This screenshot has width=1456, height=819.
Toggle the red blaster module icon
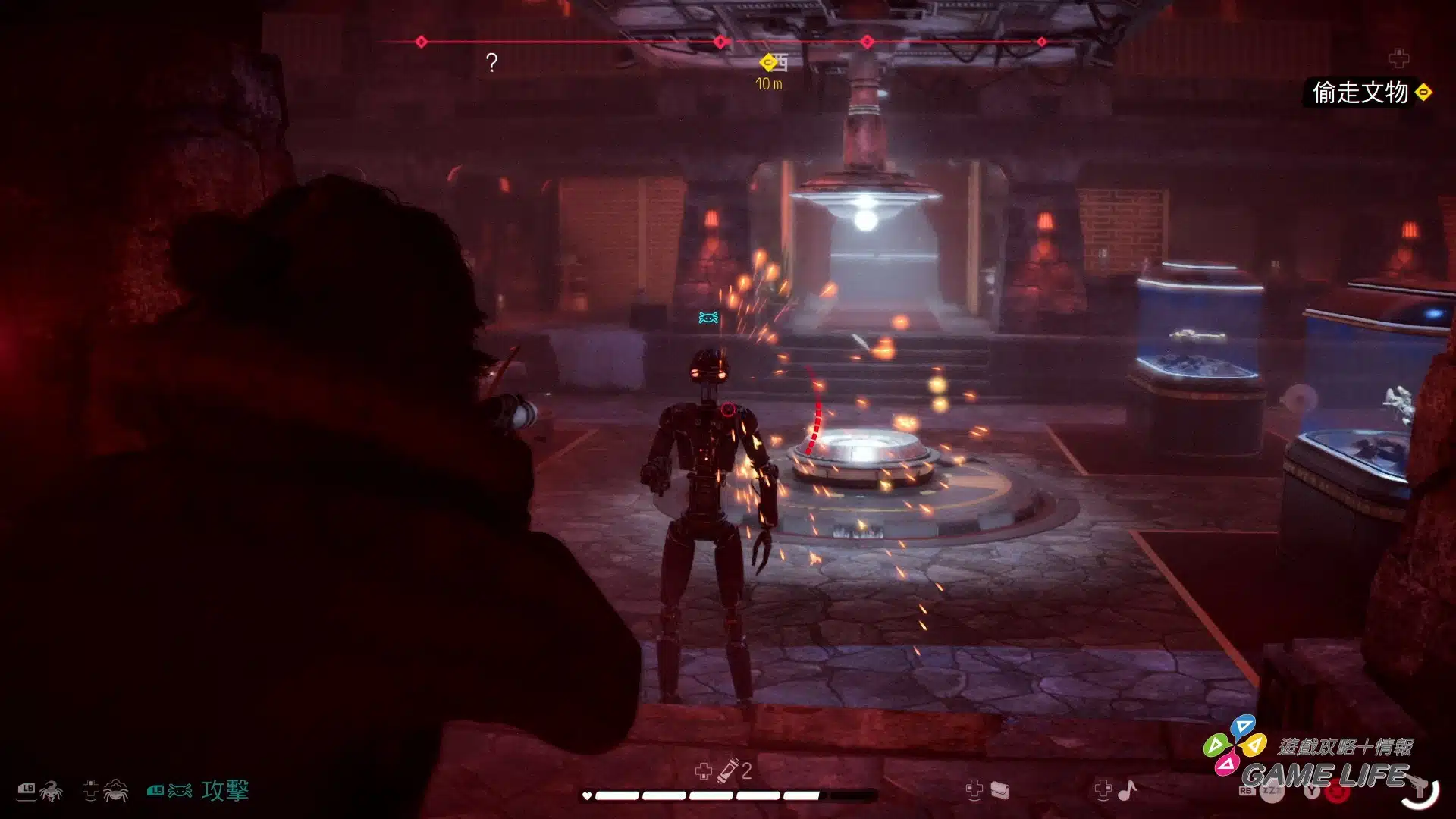tap(1338, 793)
